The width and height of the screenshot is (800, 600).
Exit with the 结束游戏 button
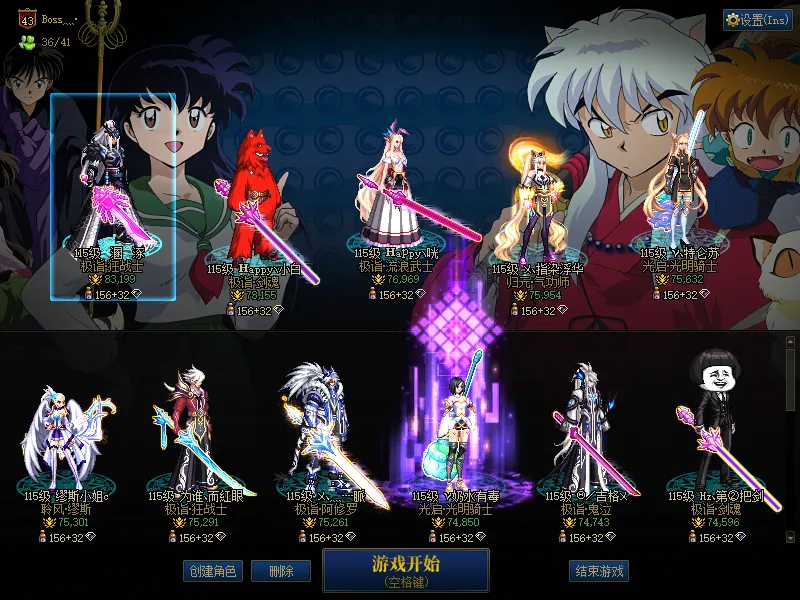click(x=599, y=571)
